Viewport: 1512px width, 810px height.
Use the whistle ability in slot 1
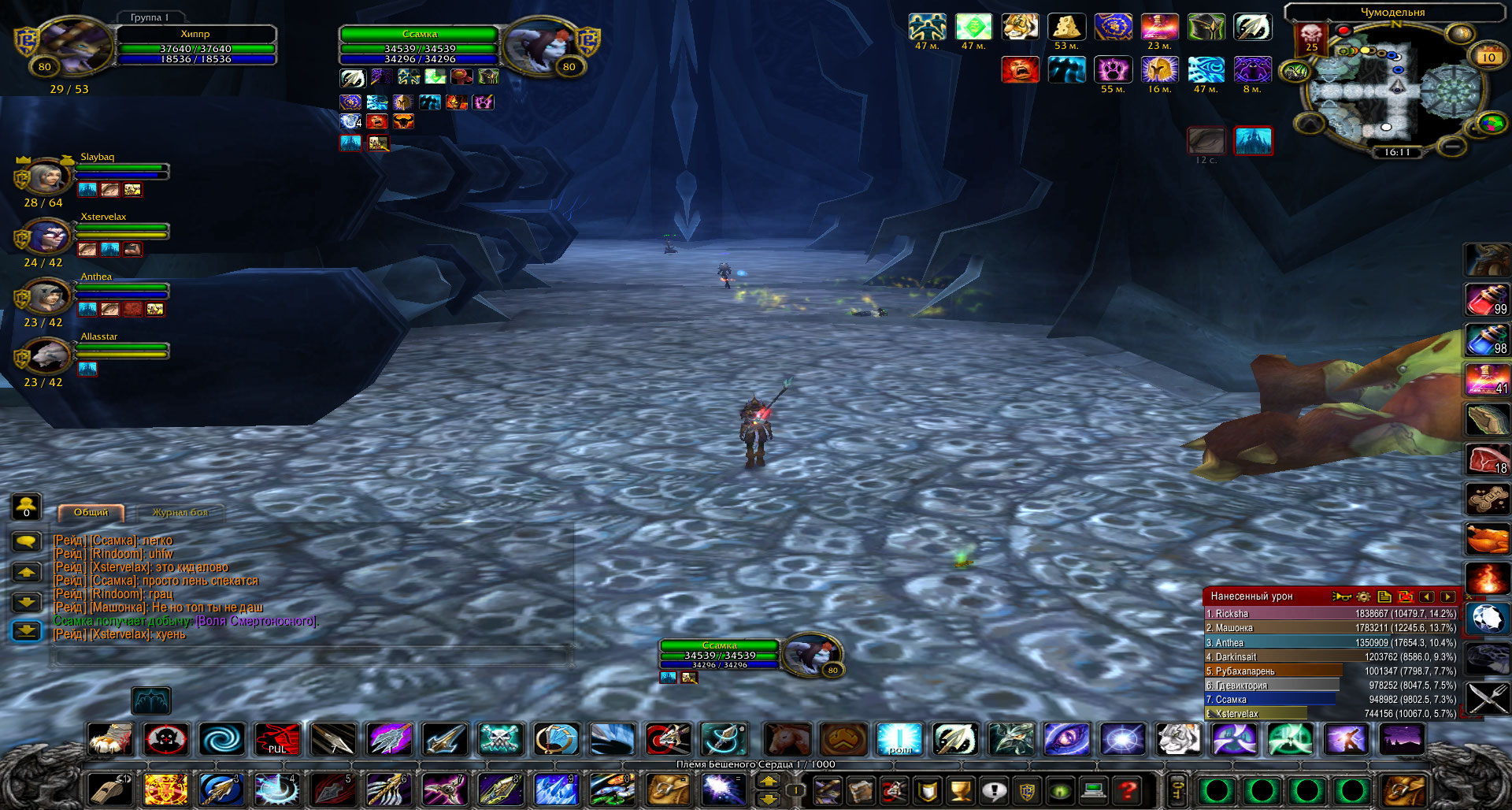(x=109, y=790)
